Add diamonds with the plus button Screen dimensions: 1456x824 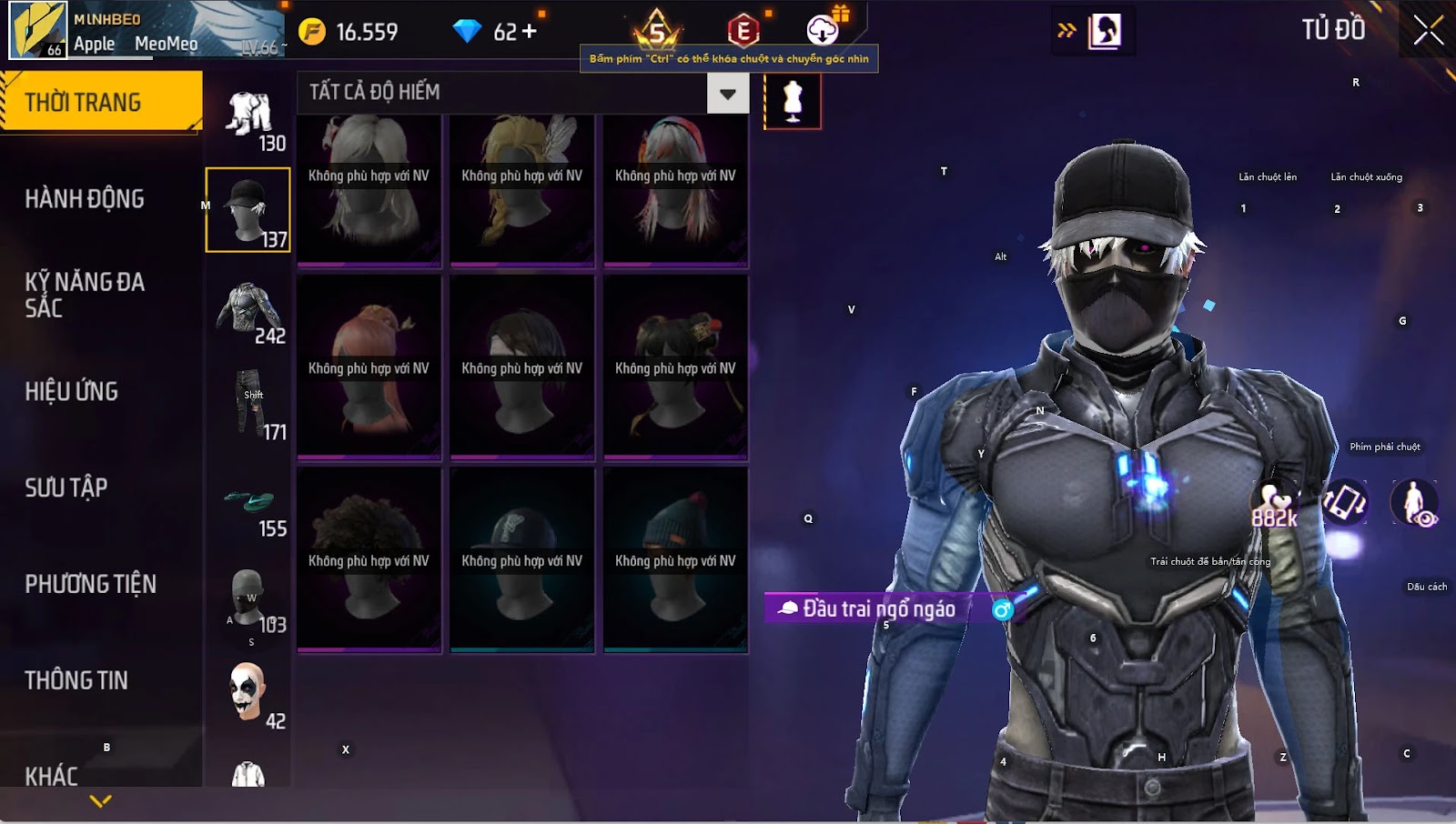click(529, 32)
